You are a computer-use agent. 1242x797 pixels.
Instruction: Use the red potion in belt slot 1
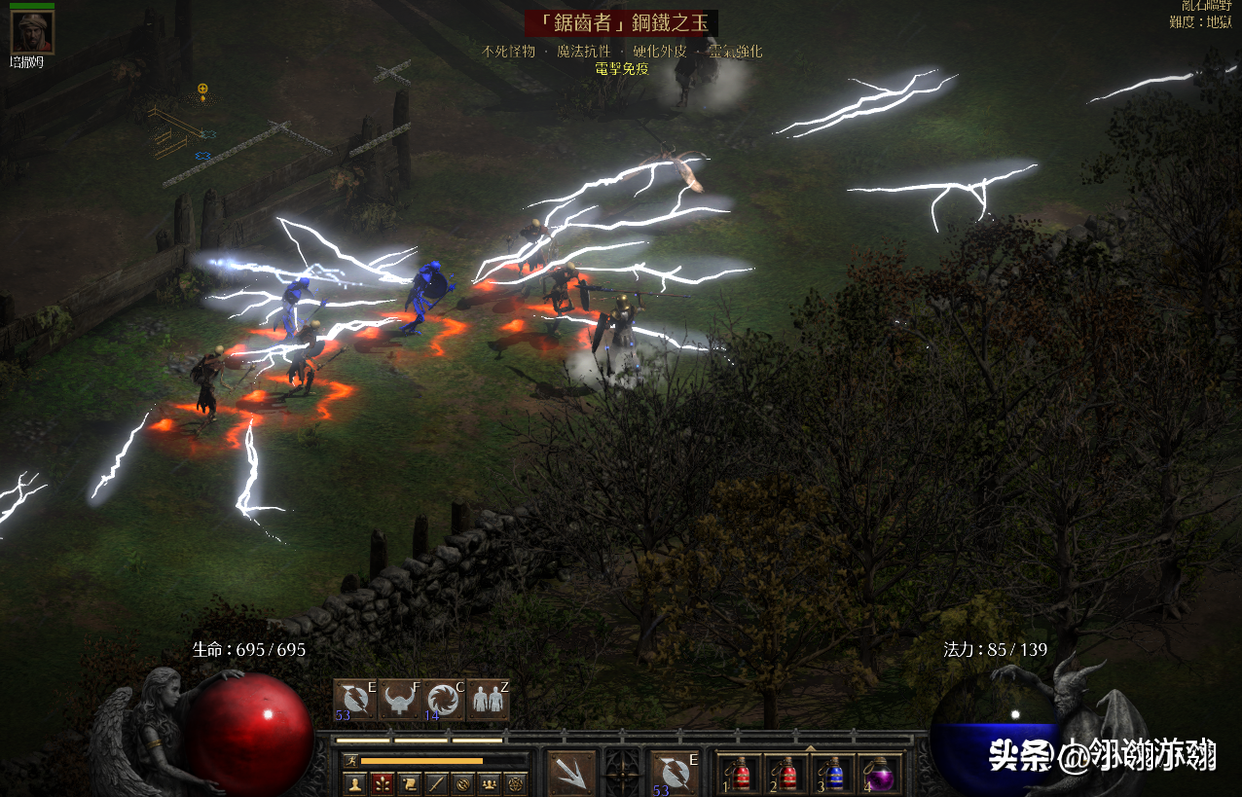pyautogui.click(x=741, y=773)
